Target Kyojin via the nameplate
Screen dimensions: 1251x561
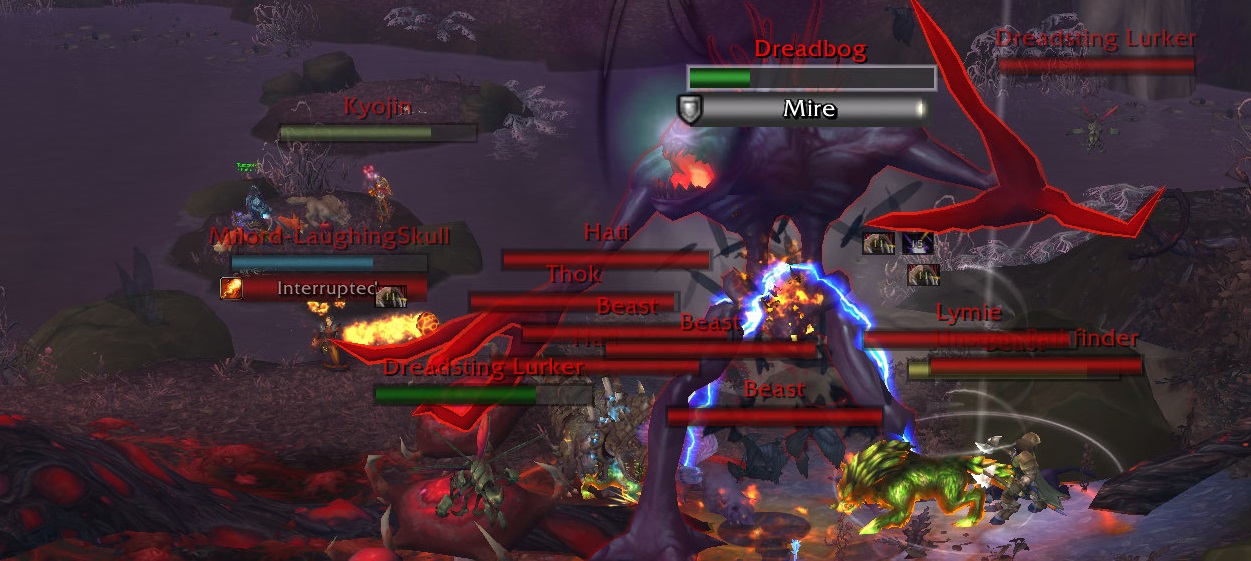378,133
